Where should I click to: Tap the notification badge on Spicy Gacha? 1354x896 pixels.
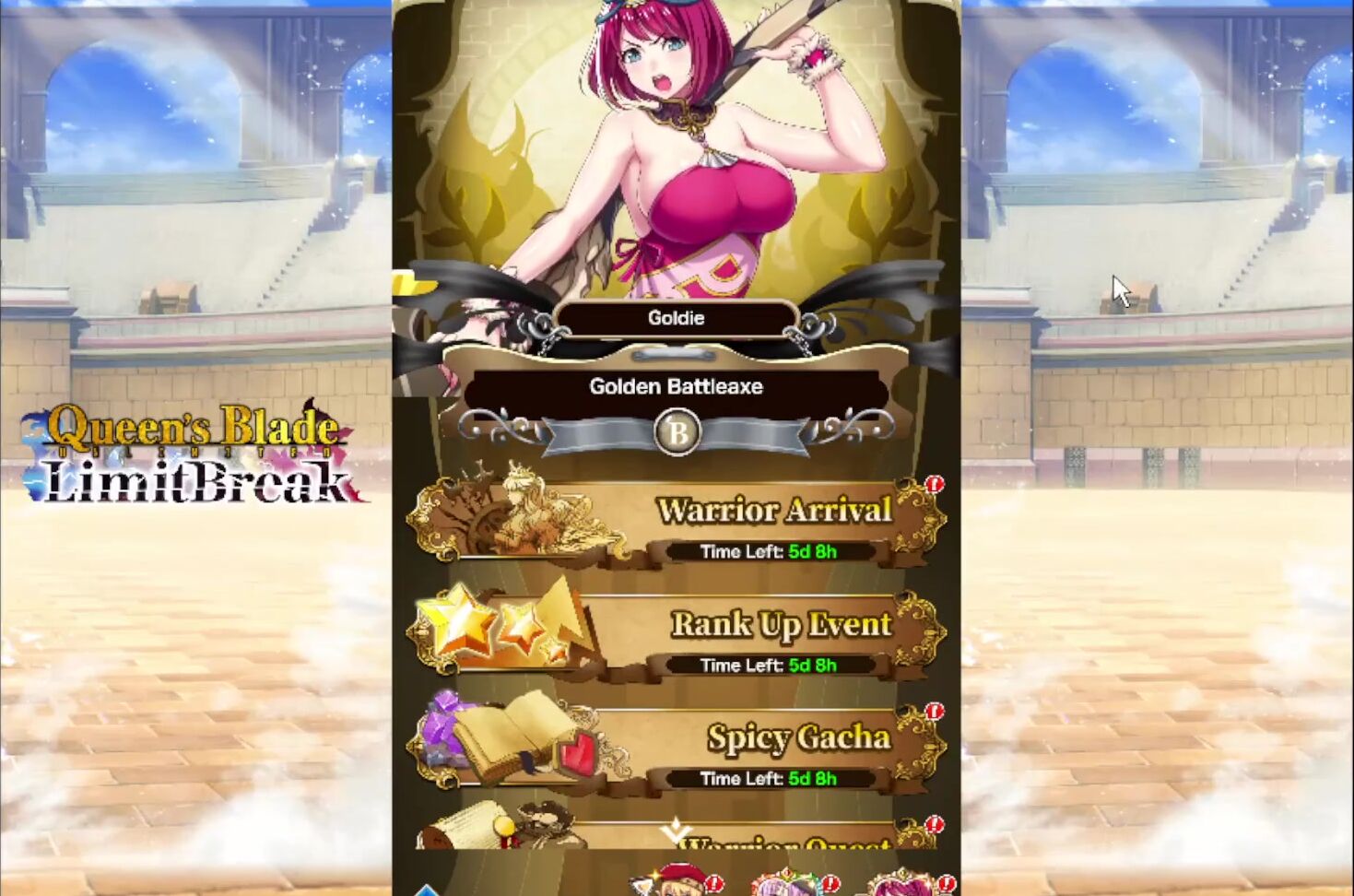point(933,710)
